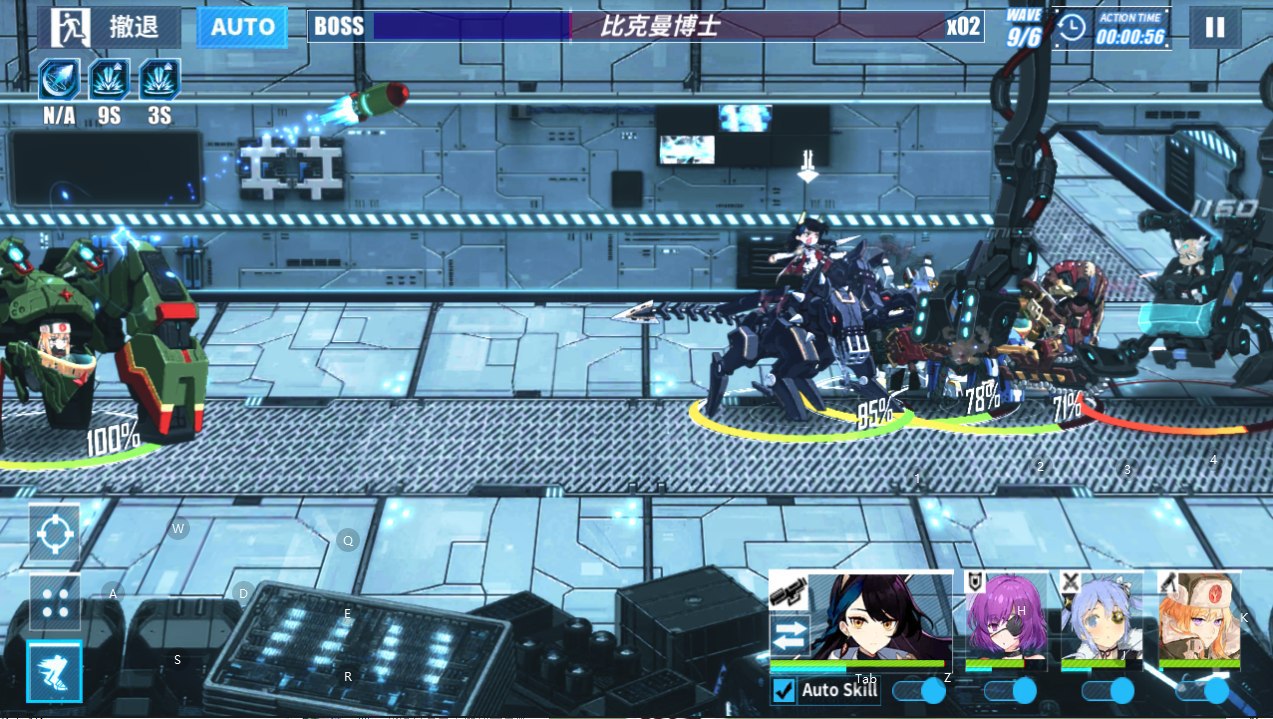
Task: Uncheck the Auto Skill checkbox
Action: coord(785,691)
